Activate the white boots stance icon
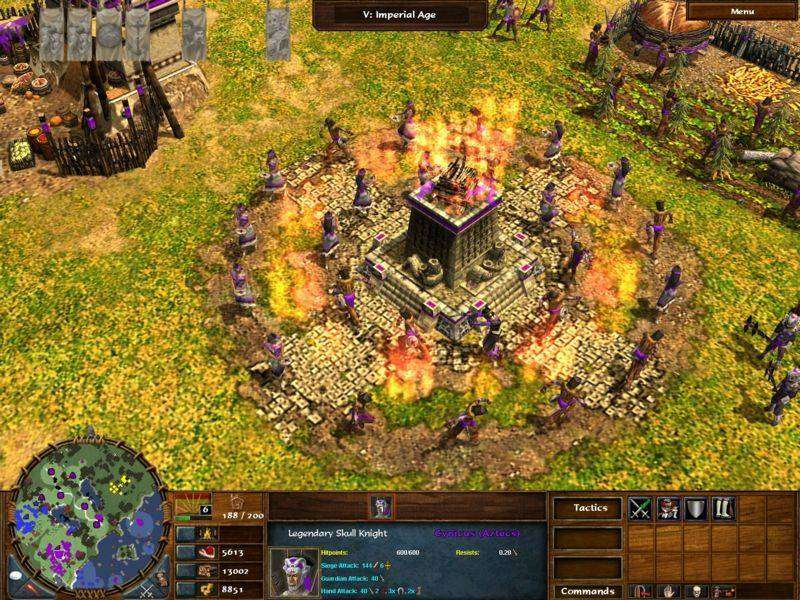The width and height of the screenshot is (800, 600). pyautogui.click(x=723, y=509)
